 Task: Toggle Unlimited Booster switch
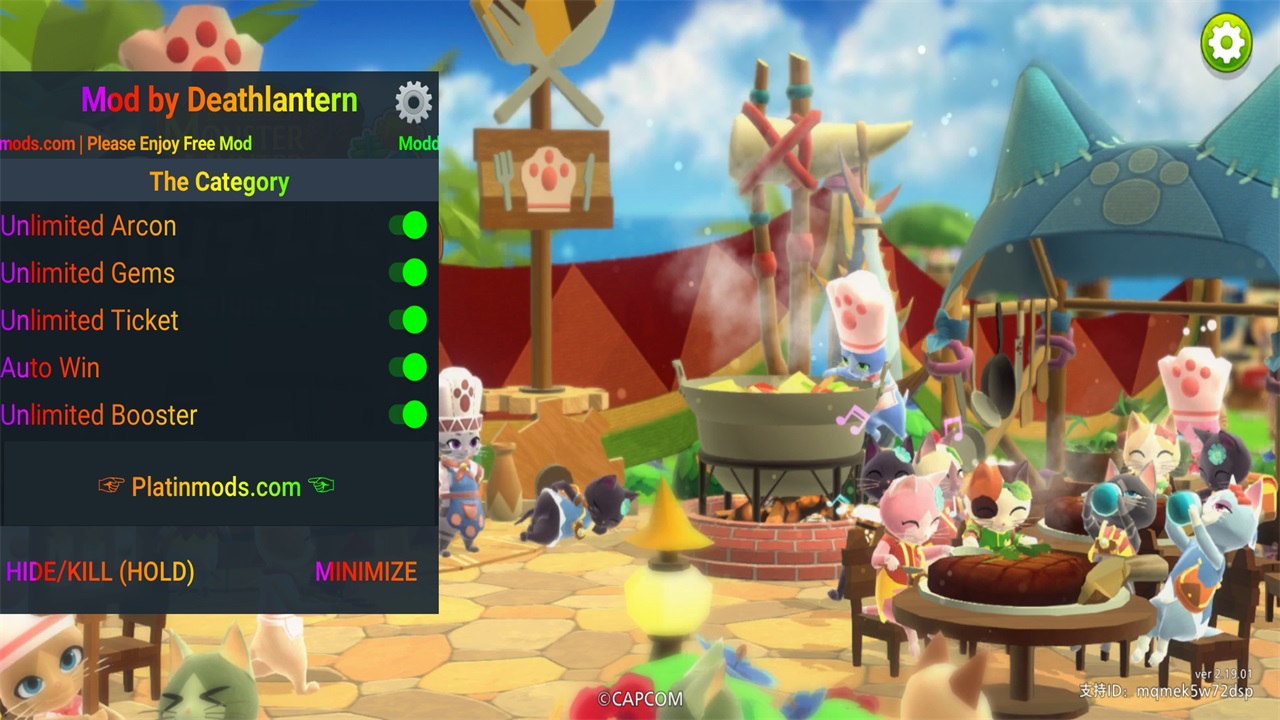pyautogui.click(x=408, y=414)
